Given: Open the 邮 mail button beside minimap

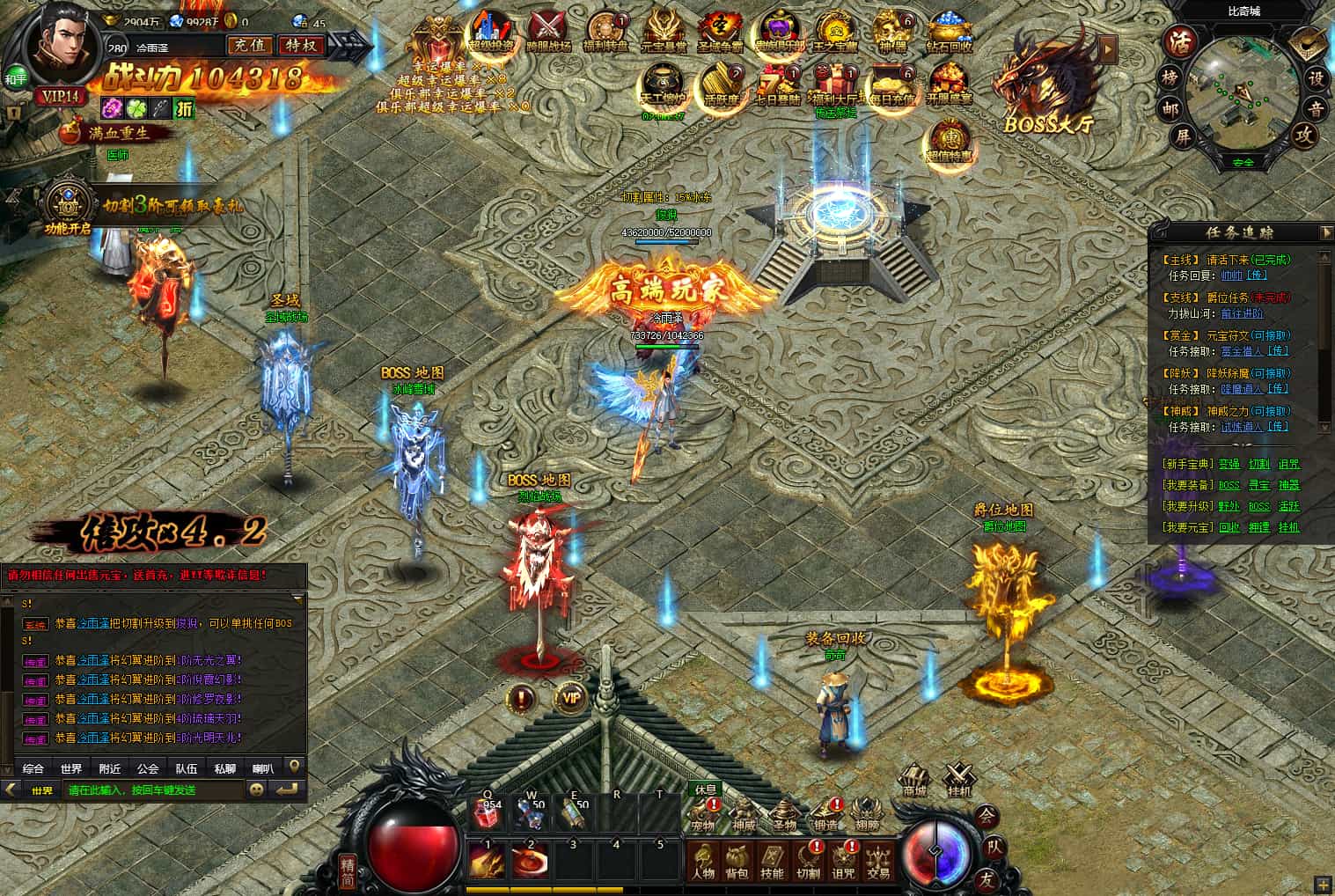Looking at the screenshot, I should pos(1169,107).
